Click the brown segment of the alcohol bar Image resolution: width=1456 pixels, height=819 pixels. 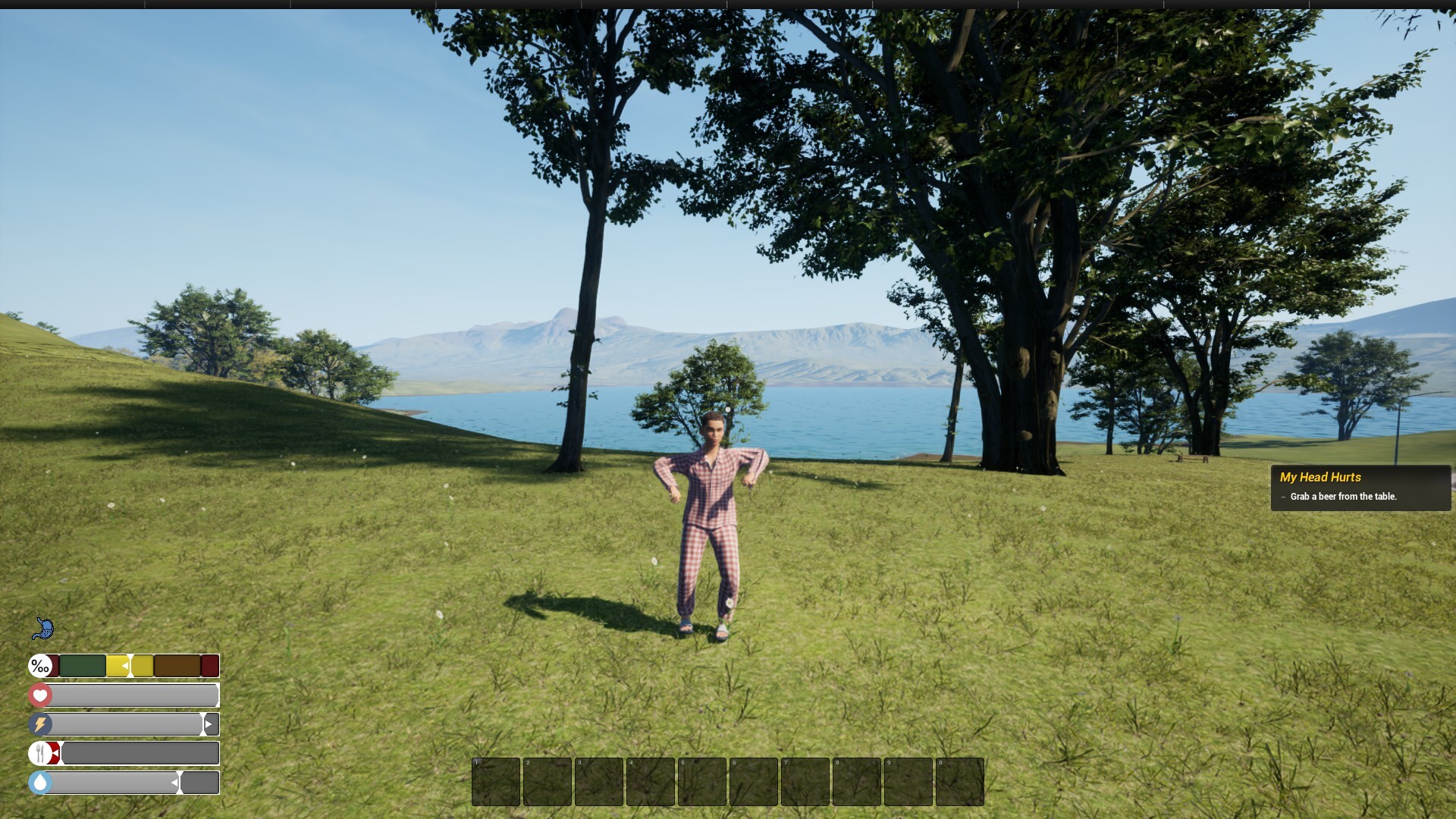pyautogui.click(x=176, y=666)
